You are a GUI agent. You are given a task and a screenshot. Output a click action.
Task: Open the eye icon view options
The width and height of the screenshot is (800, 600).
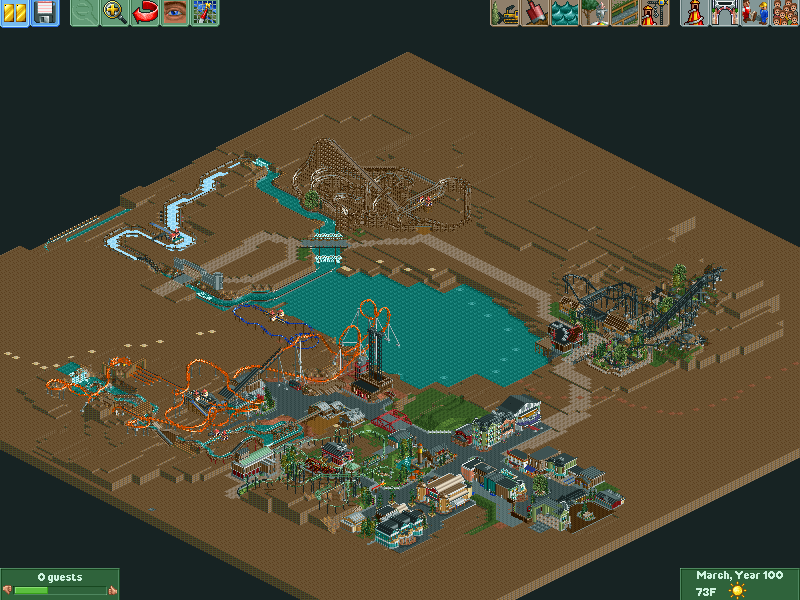point(175,13)
